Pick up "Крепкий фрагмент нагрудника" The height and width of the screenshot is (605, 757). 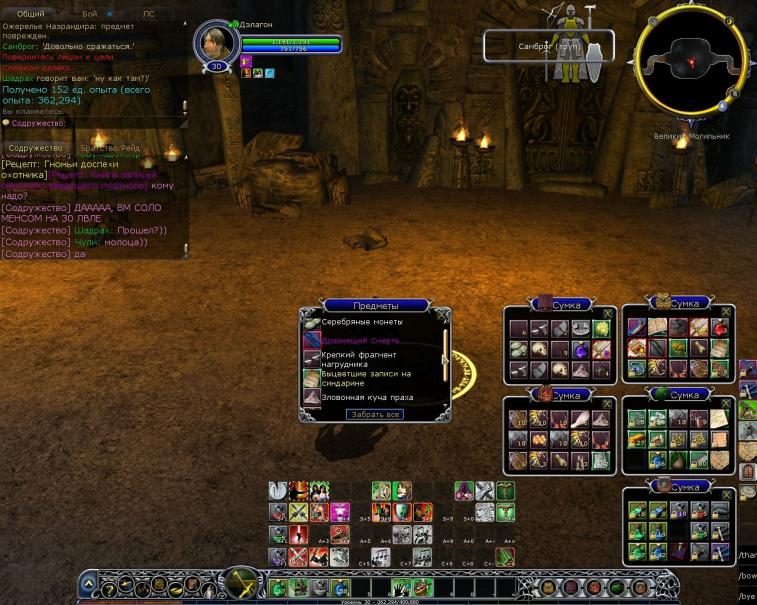(x=360, y=358)
